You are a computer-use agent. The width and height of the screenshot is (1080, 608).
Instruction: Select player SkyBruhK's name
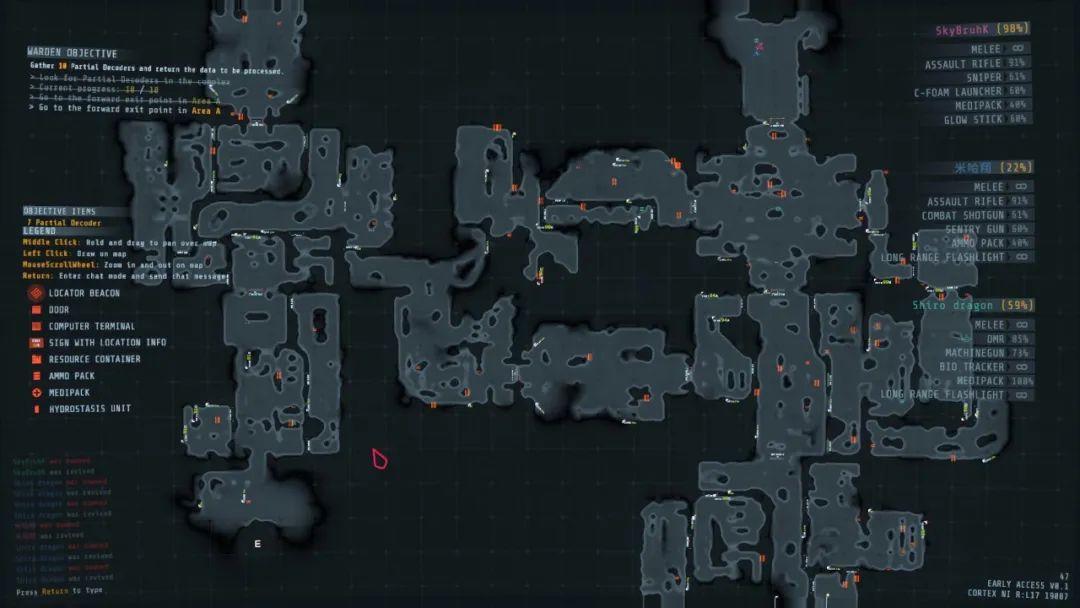(x=963, y=30)
